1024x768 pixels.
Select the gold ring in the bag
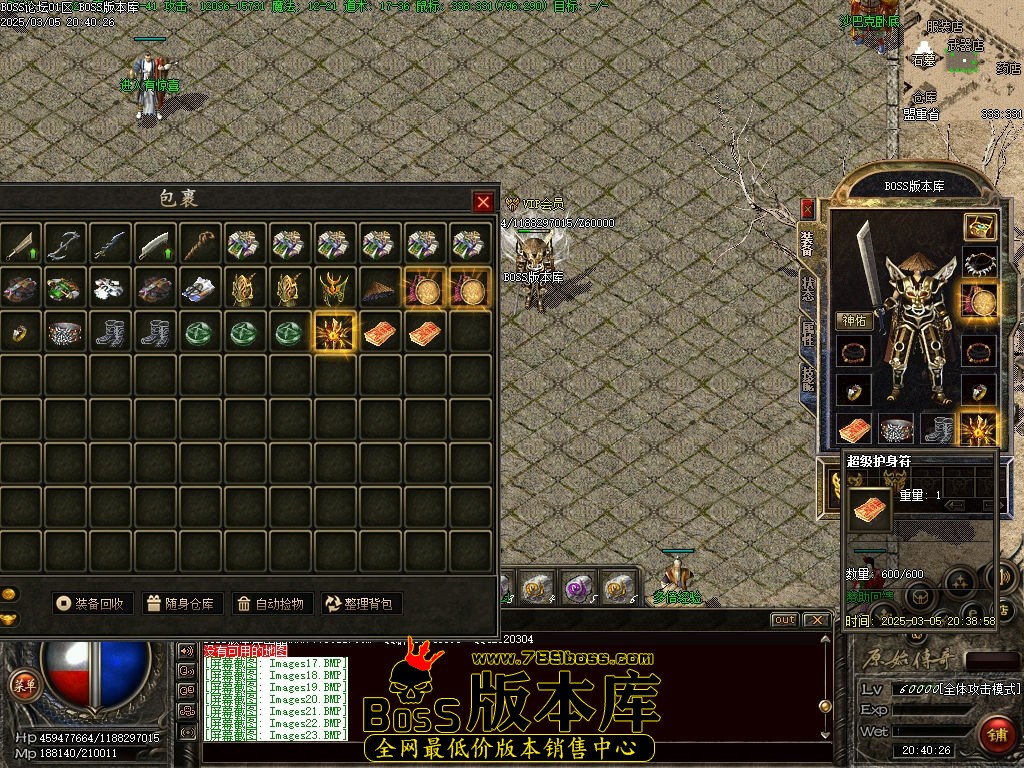[18, 333]
